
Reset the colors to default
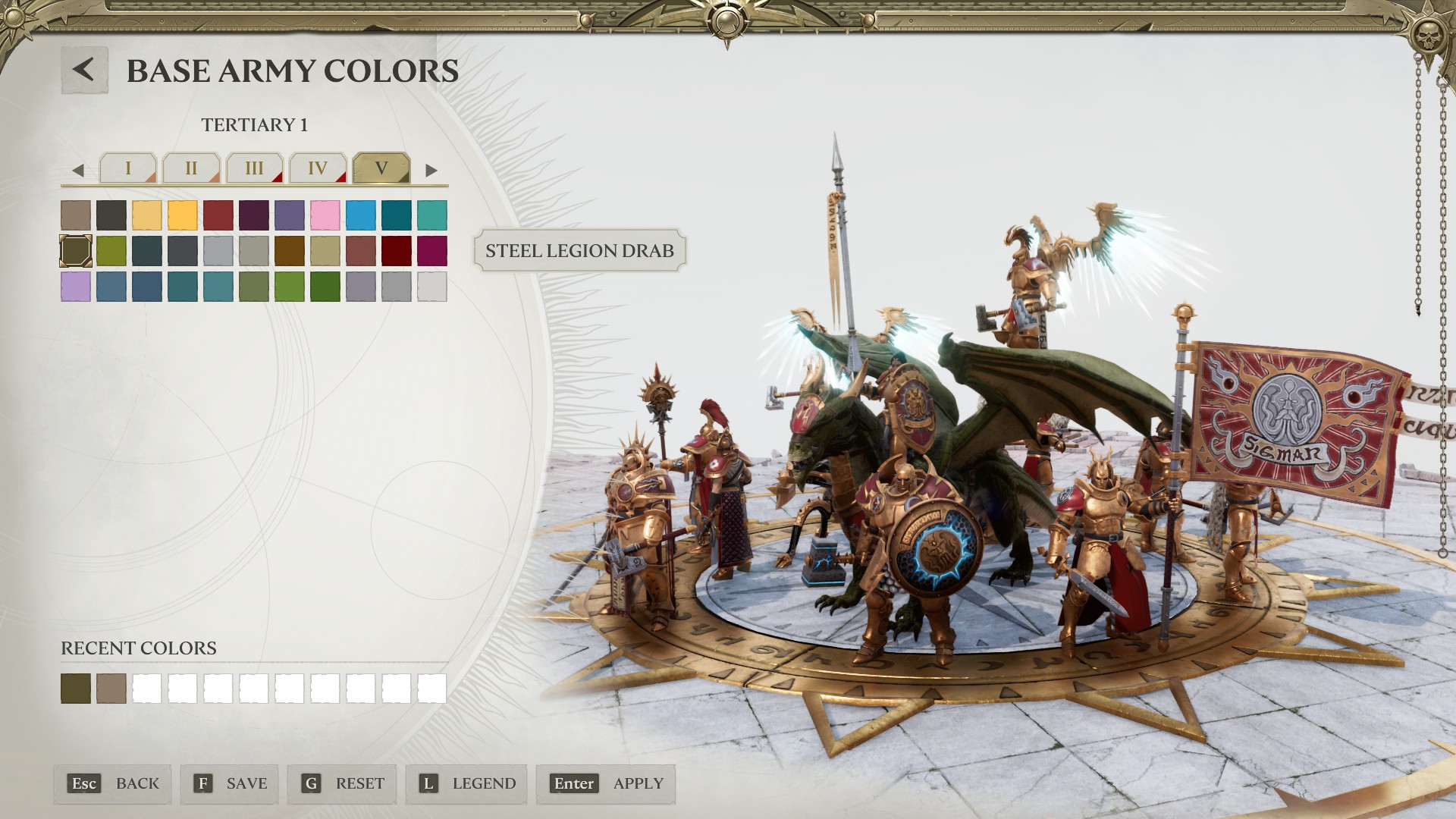coord(344,783)
